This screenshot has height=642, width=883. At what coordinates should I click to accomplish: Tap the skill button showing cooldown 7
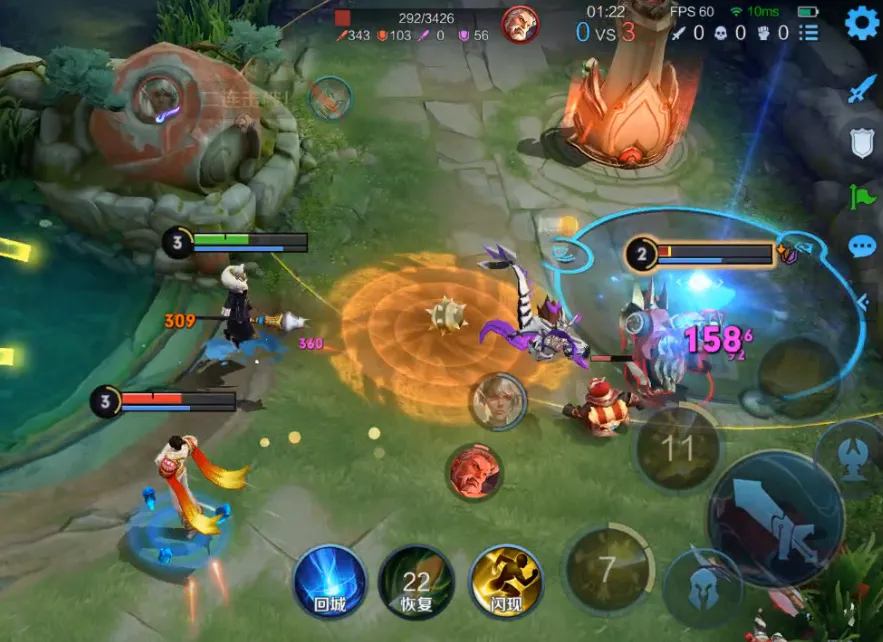[605, 569]
